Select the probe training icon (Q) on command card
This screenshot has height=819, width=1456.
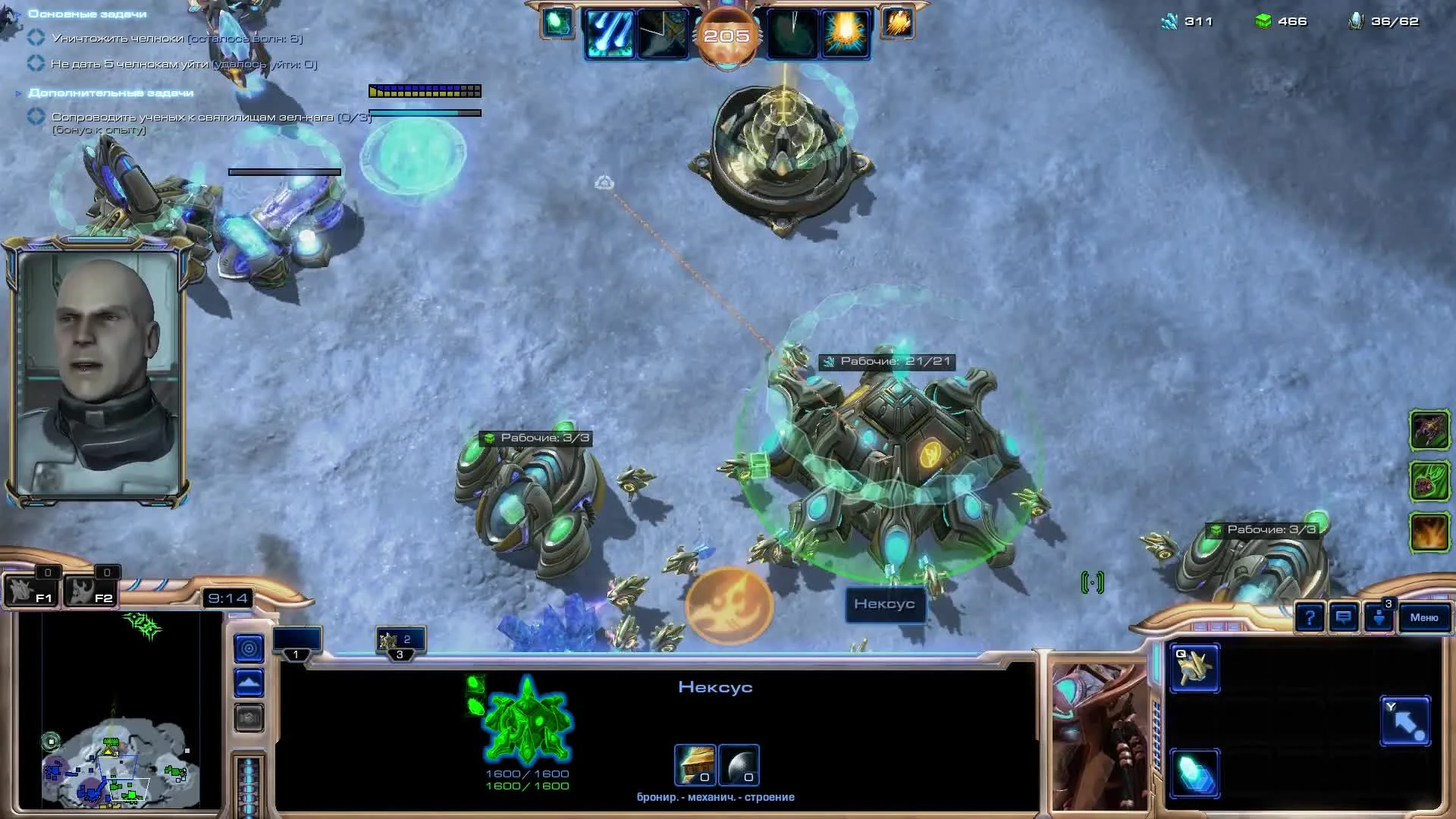point(1194,670)
